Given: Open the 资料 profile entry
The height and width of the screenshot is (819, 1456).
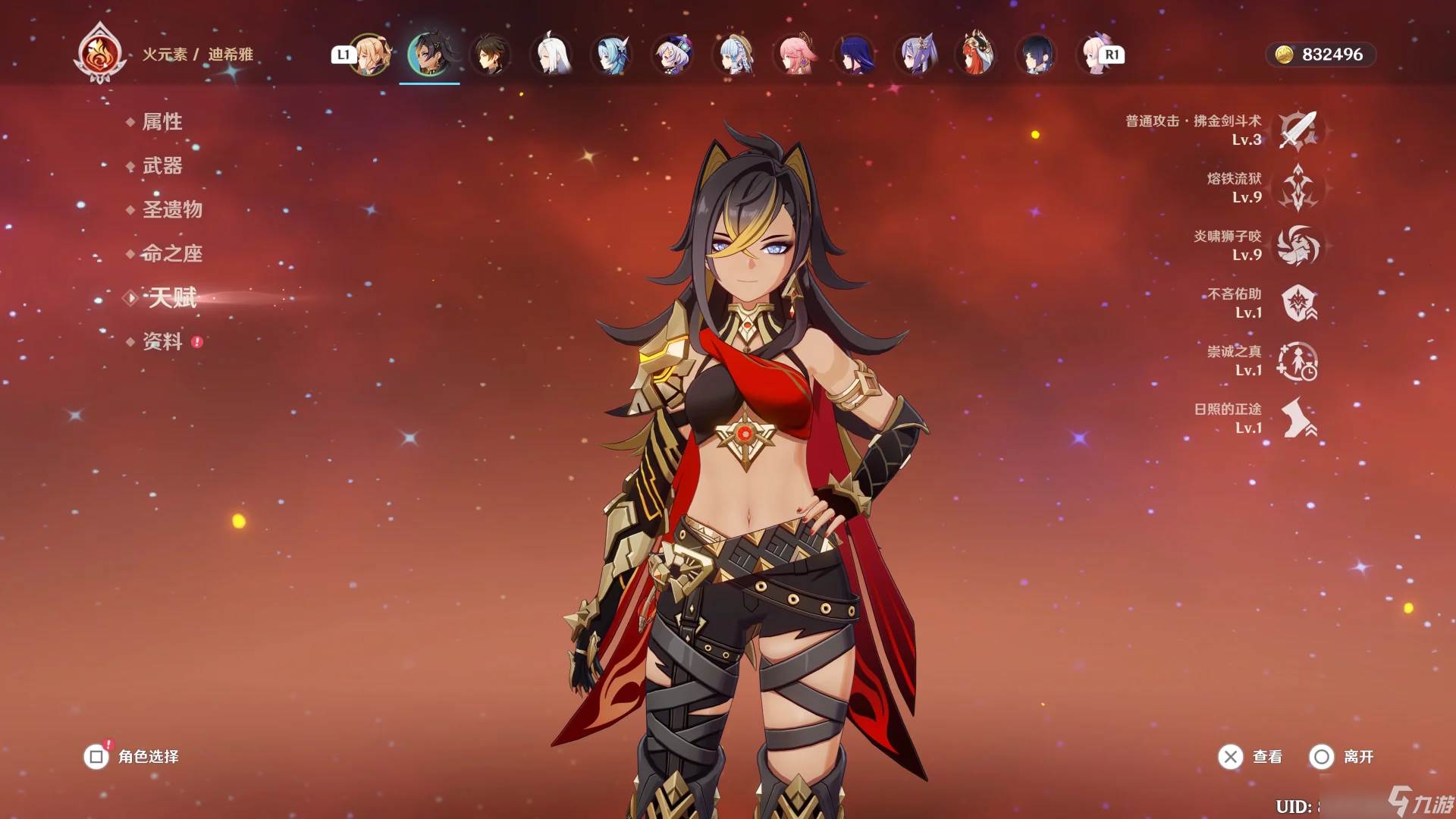Looking at the screenshot, I should 162,341.
